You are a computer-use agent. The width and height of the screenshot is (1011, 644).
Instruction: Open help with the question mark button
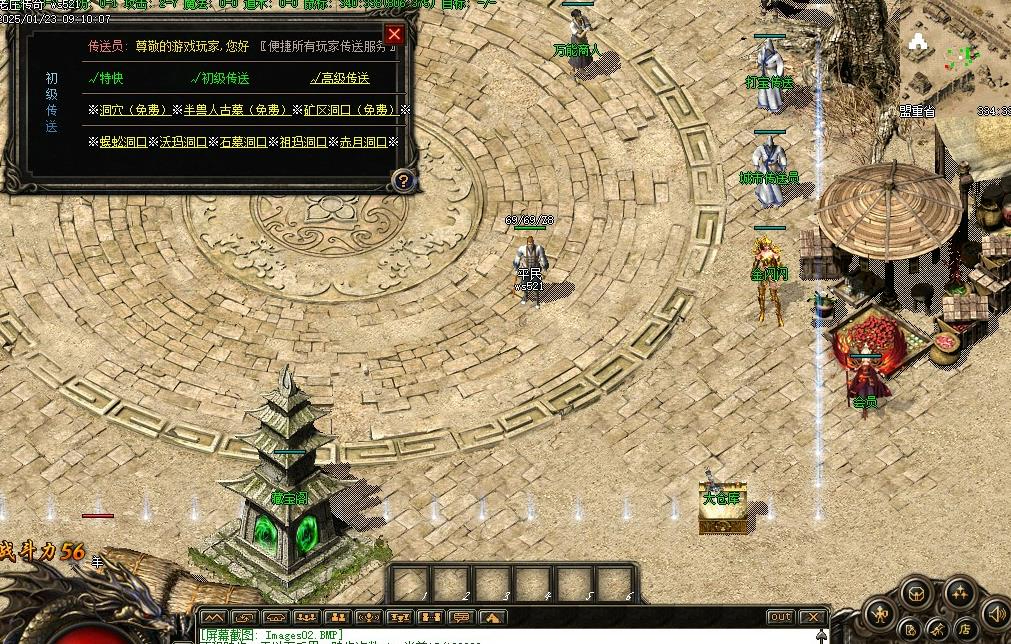click(x=402, y=180)
